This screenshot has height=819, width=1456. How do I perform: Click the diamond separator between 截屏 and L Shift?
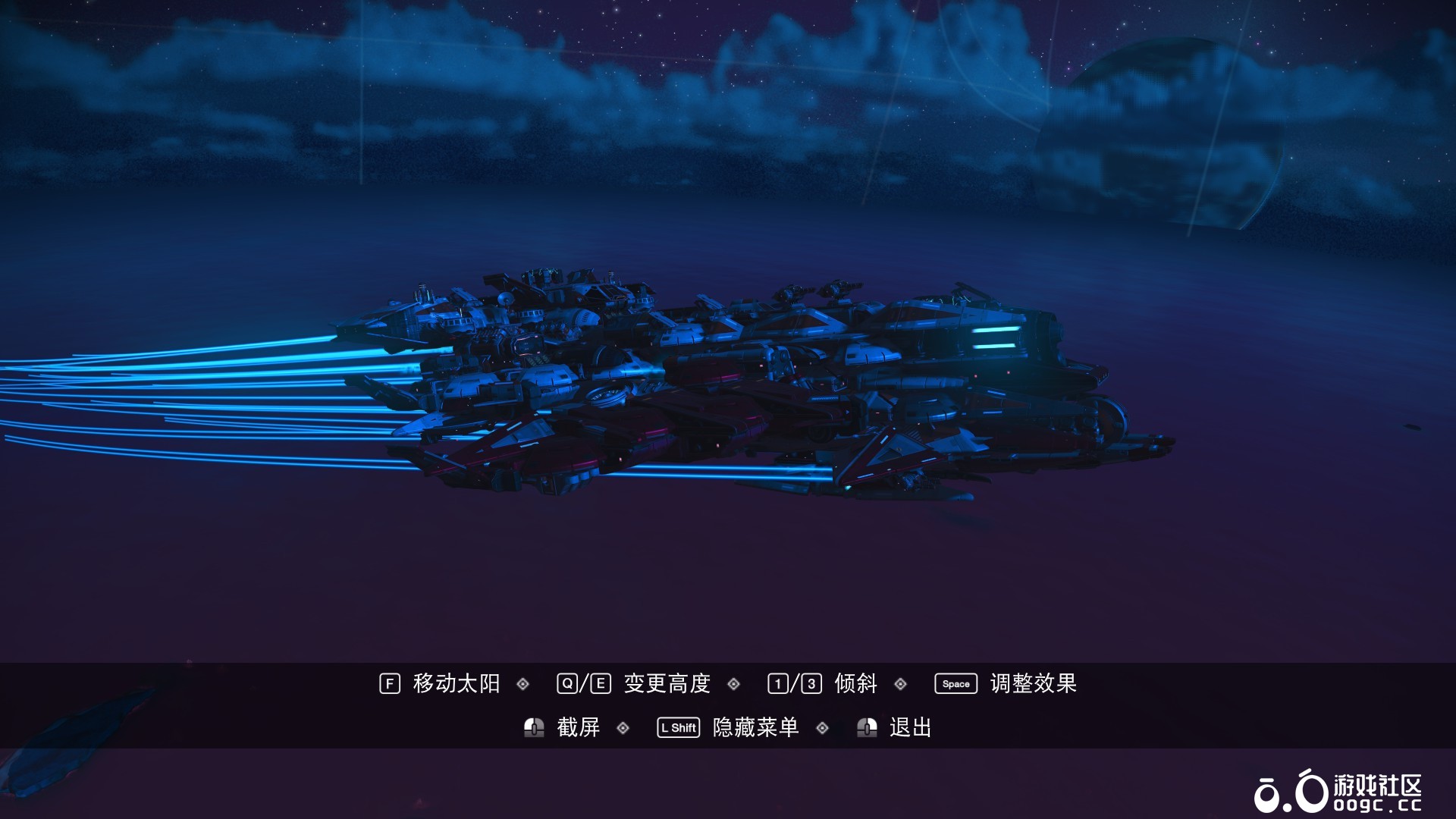(623, 726)
